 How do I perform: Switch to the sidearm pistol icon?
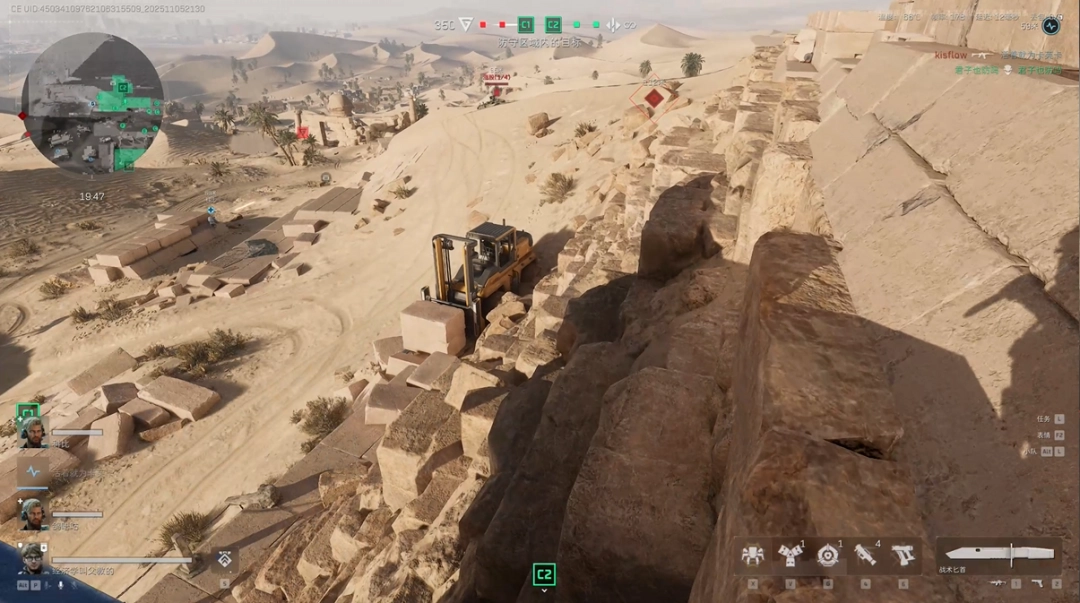click(1037, 583)
